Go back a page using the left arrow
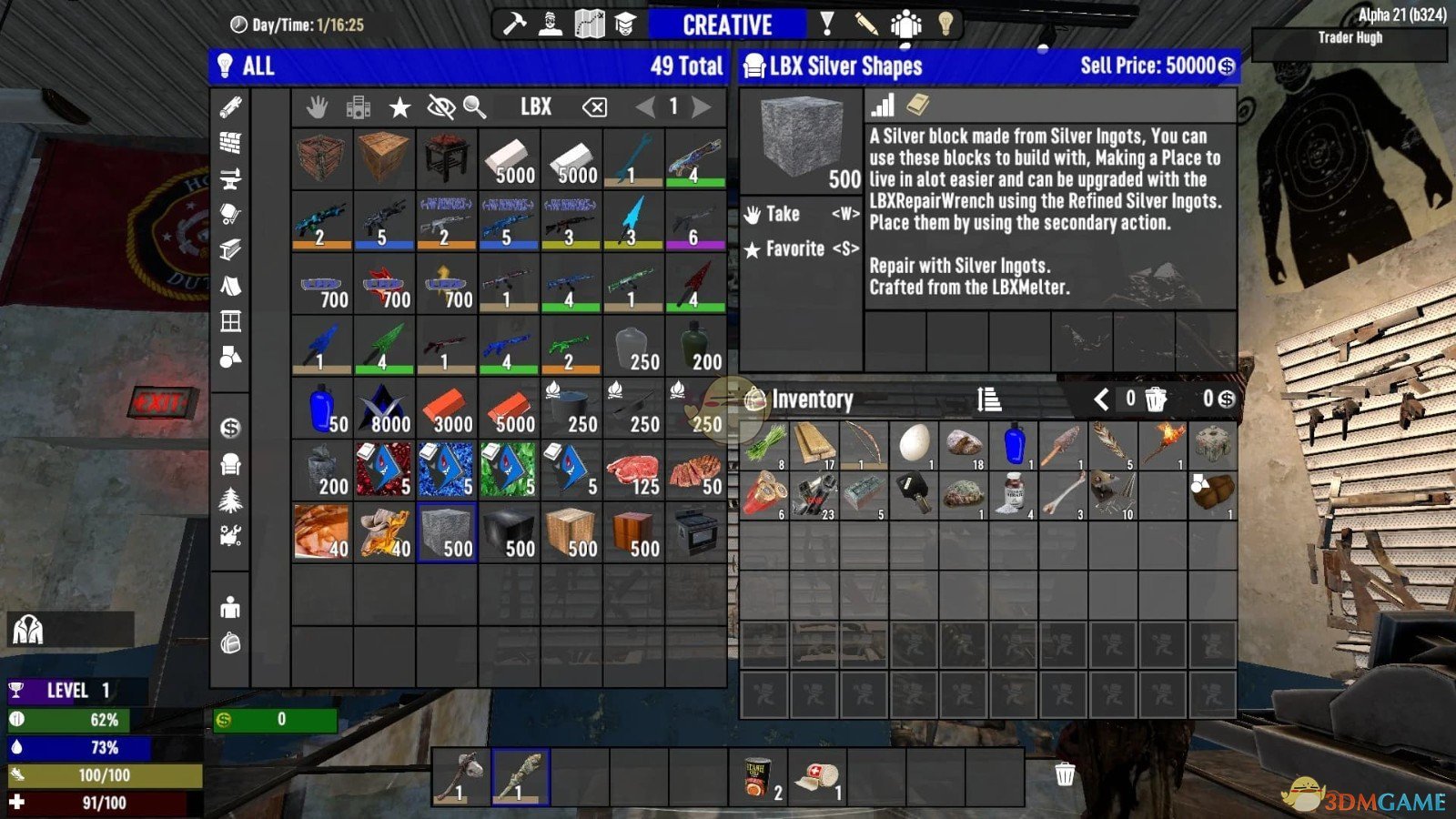Viewport: 1456px width, 819px height. 646,107
